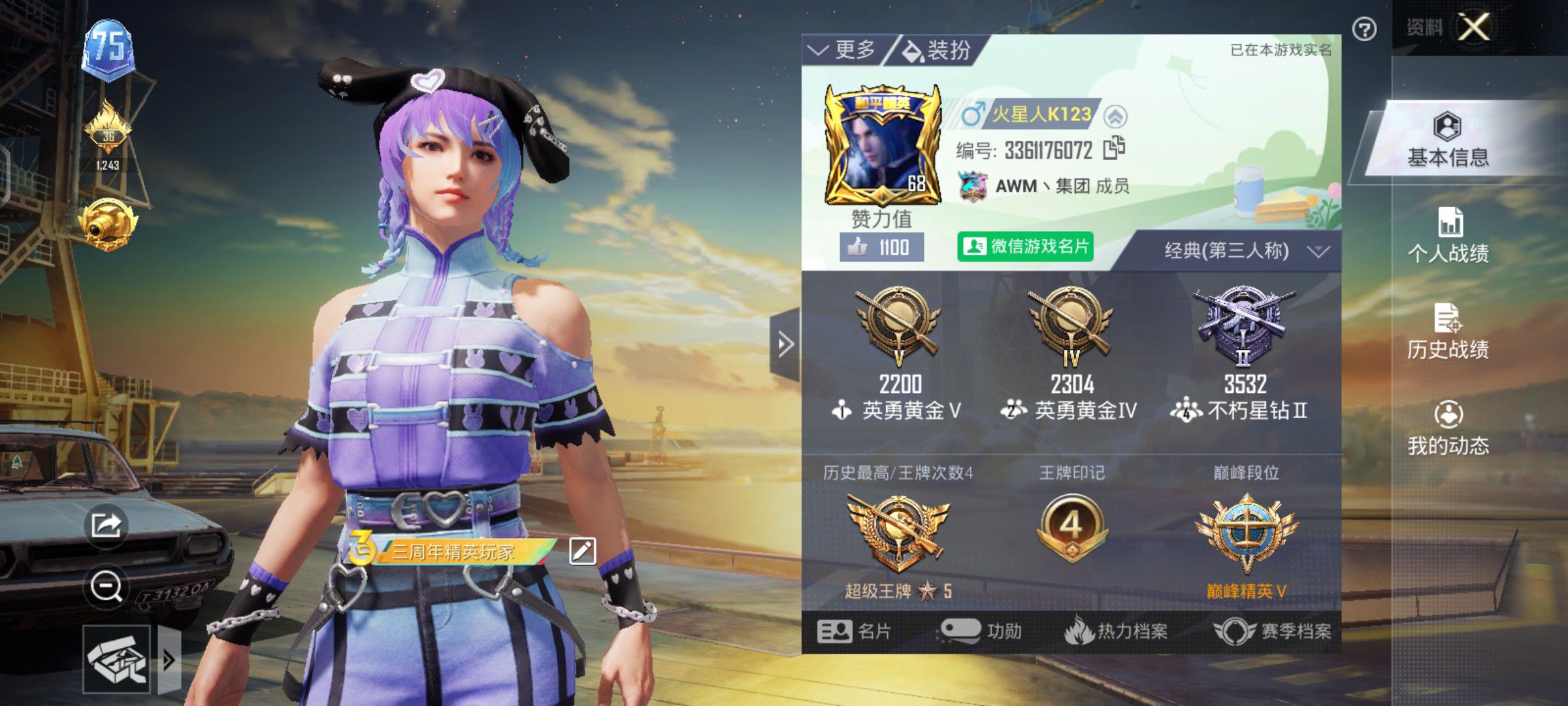The image size is (1568, 706).
Task: Open the 赛季档案 season archive
Action: [x=1271, y=631]
